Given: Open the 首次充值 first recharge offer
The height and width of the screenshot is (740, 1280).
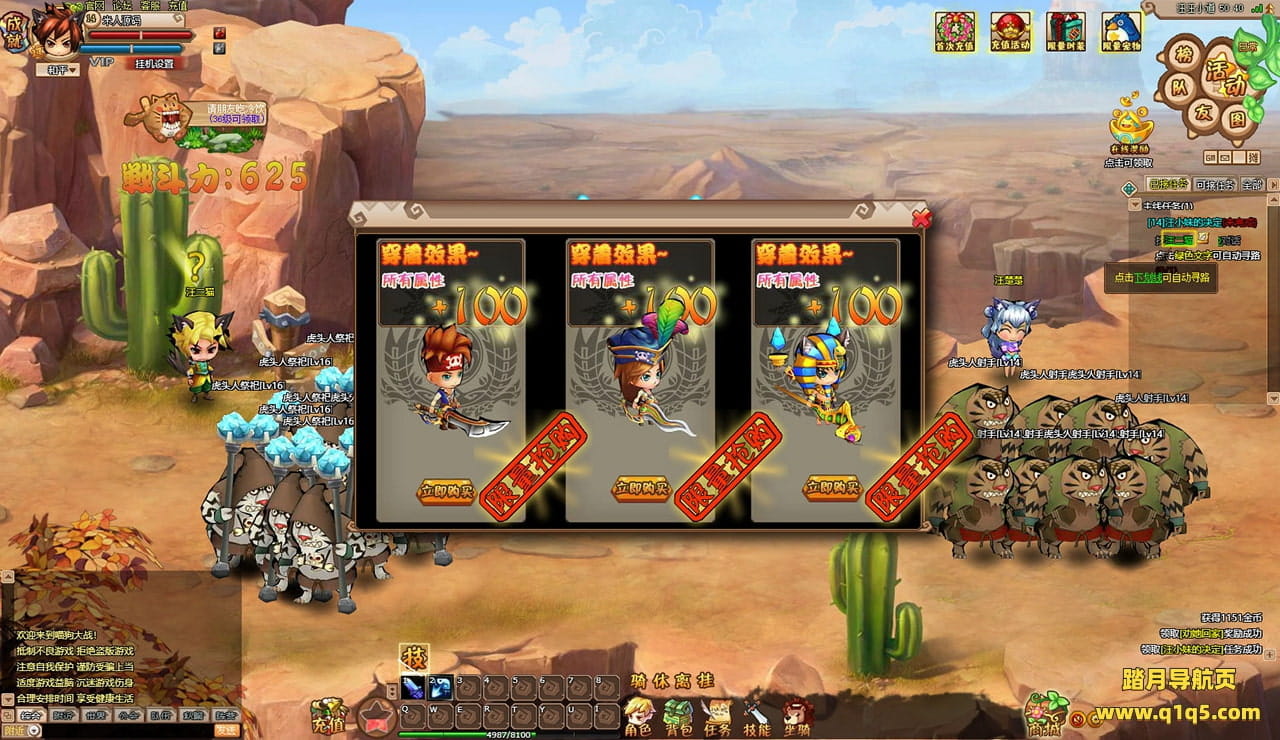Looking at the screenshot, I should pyautogui.click(x=955, y=31).
